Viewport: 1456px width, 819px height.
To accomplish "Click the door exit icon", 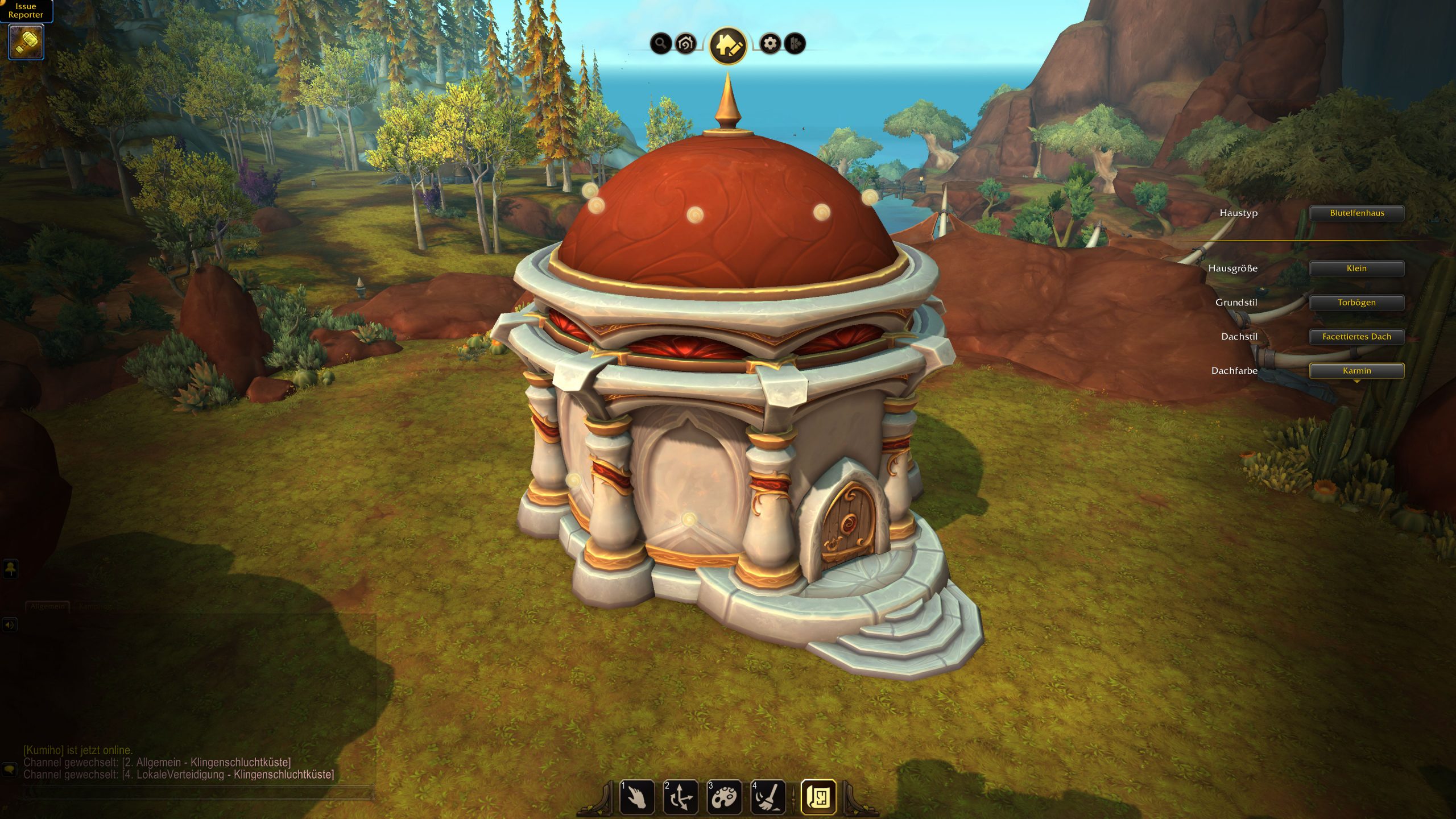I will (795, 43).
